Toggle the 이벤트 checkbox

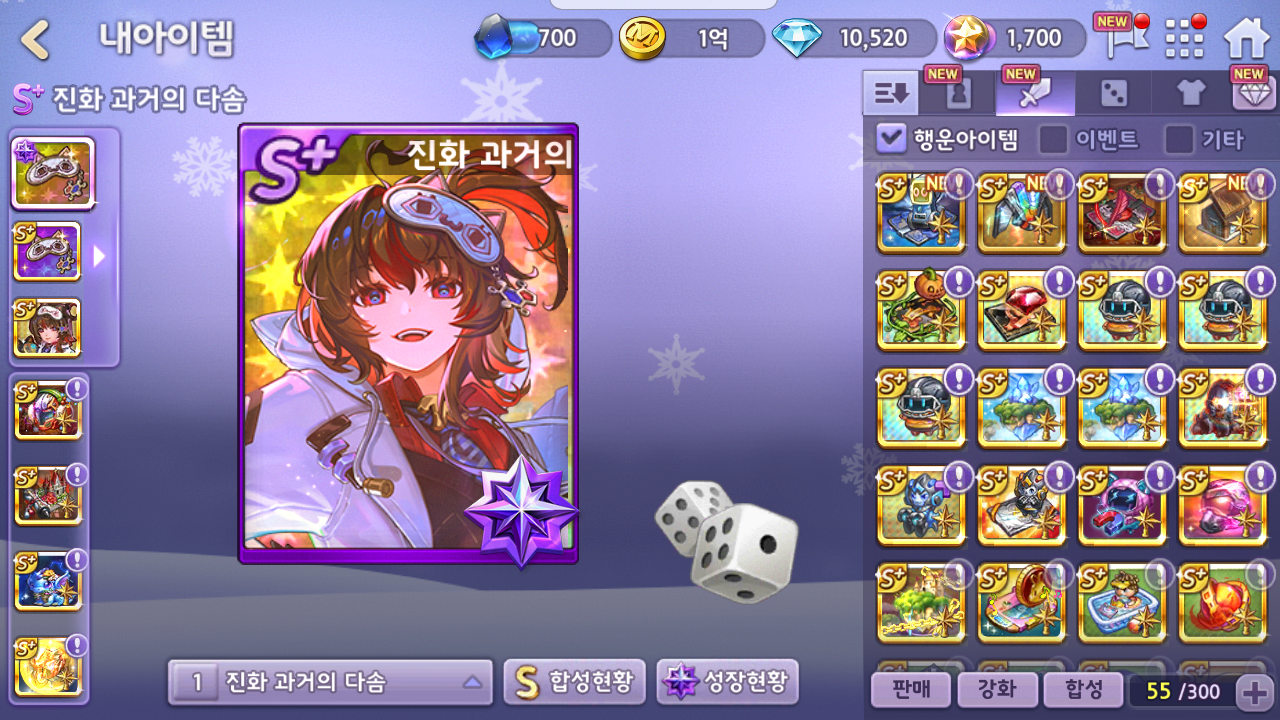pos(1053,139)
